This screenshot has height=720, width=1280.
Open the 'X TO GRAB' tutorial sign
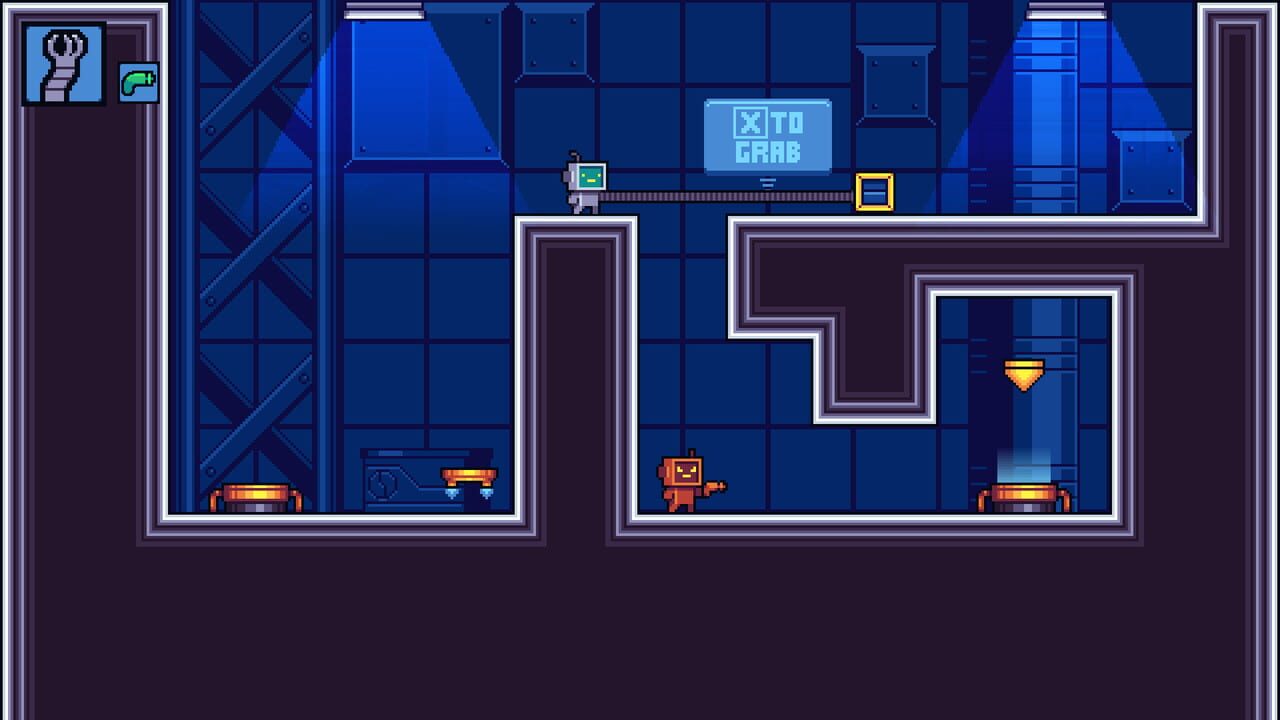coord(768,138)
